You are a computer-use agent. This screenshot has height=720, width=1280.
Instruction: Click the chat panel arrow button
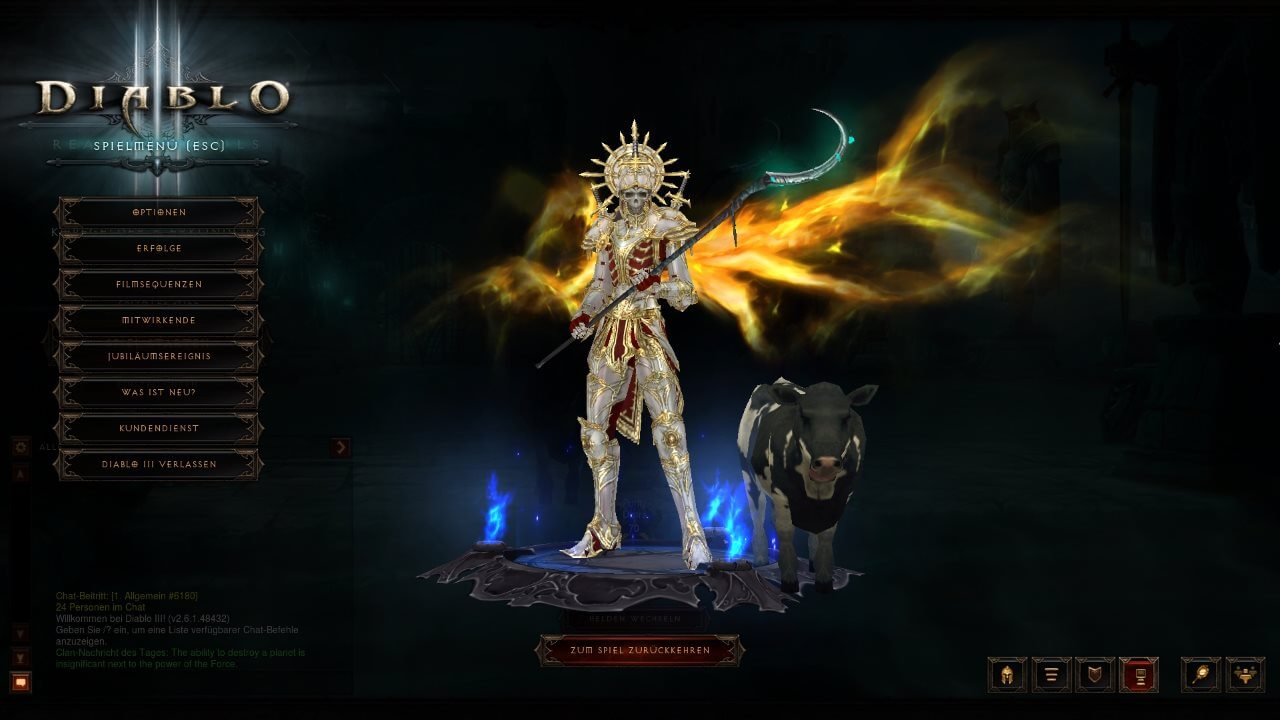pos(341,447)
